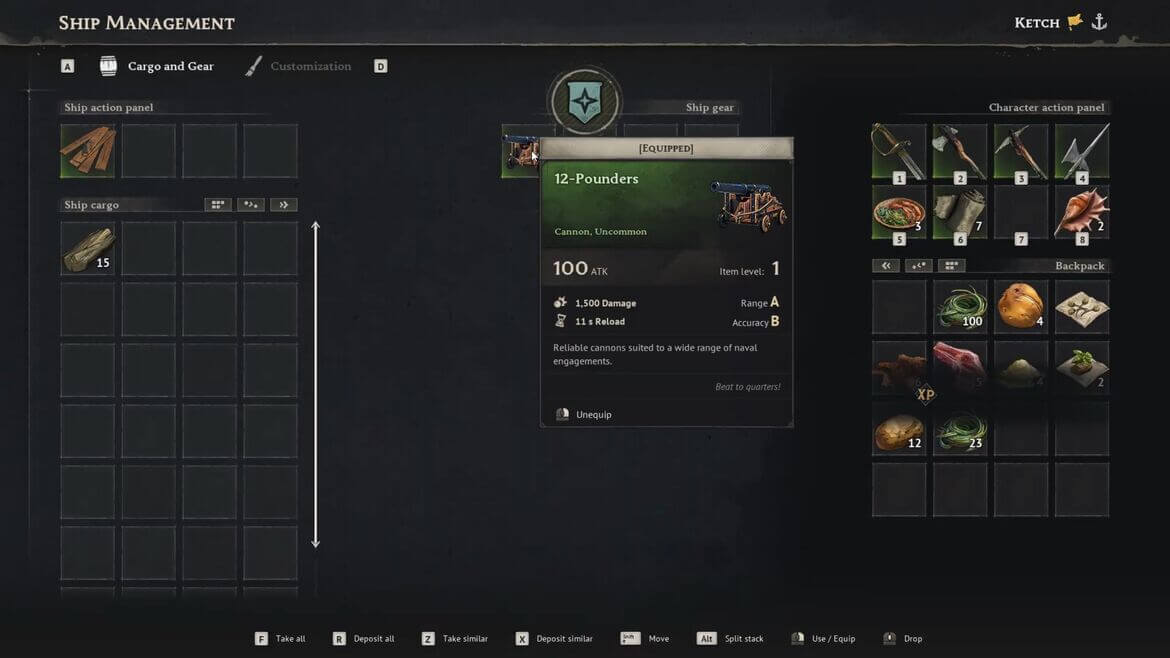Select the bread stack of 12
The width and height of the screenshot is (1170, 658).
tap(898, 429)
